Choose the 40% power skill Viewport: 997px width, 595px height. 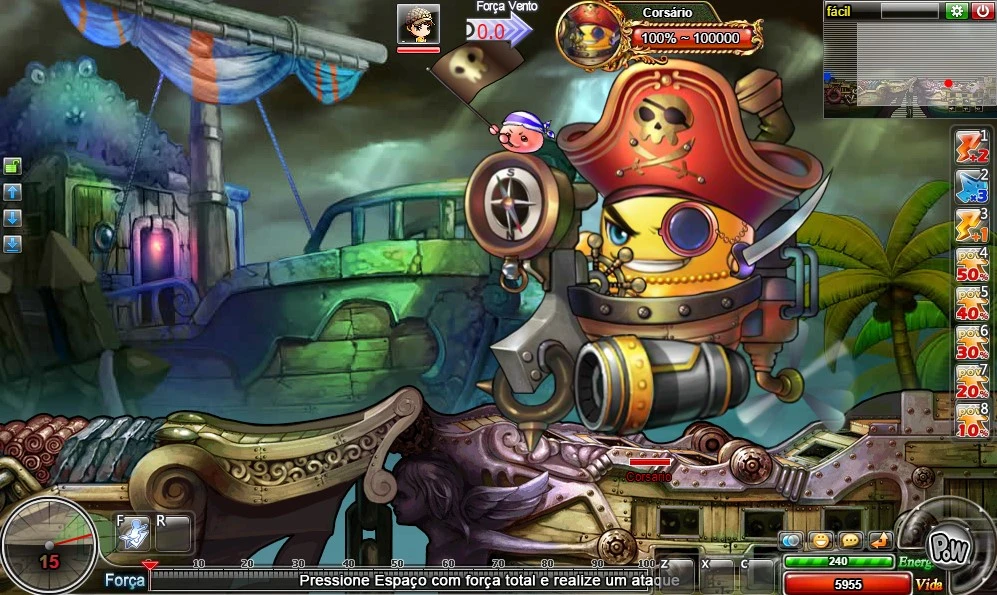coord(972,303)
